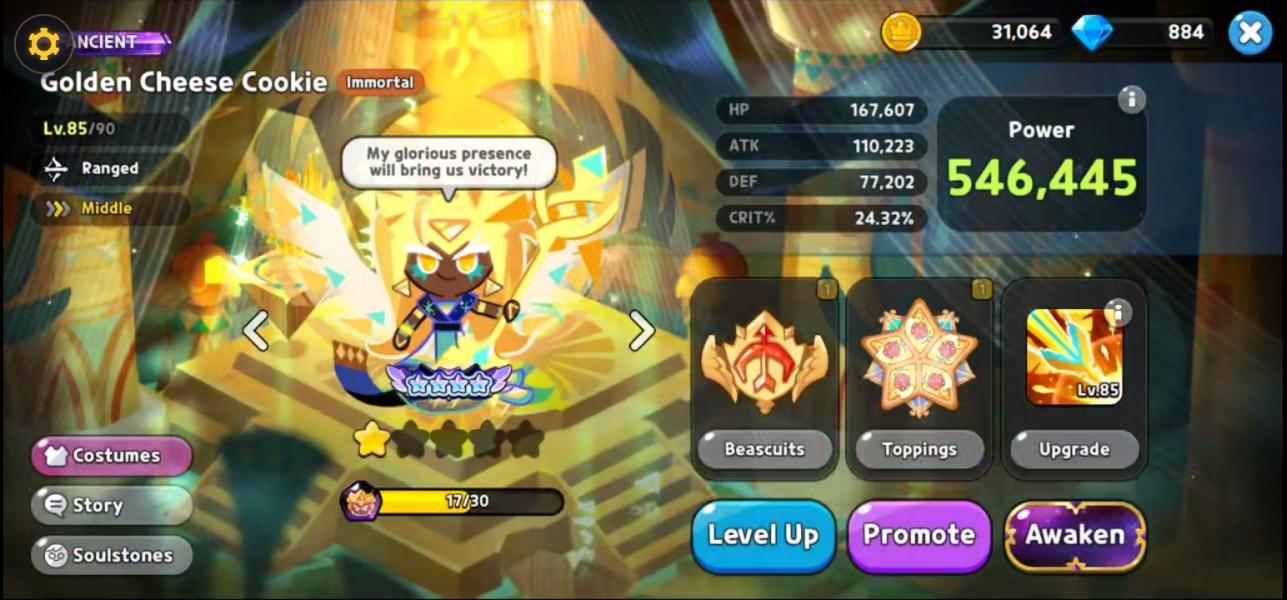1287x600 pixels.
Task: Open the Costumes menu
Action: click(x=112, y=456)
